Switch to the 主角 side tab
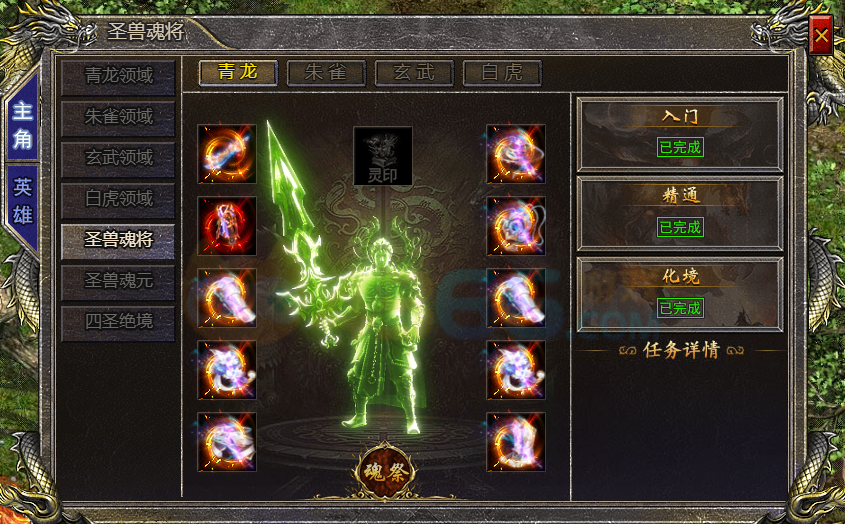This screenshot has width=845, height=524. 22,125
